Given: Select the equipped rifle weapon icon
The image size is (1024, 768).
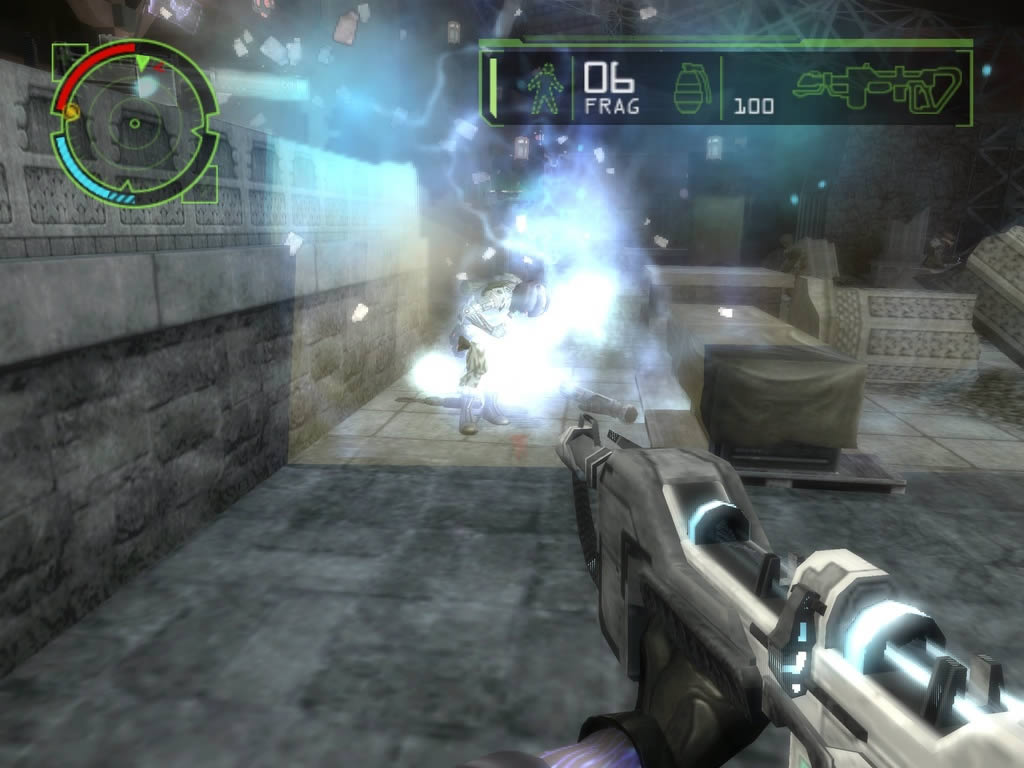Looking at the screenshot, I should coord(880,88).
